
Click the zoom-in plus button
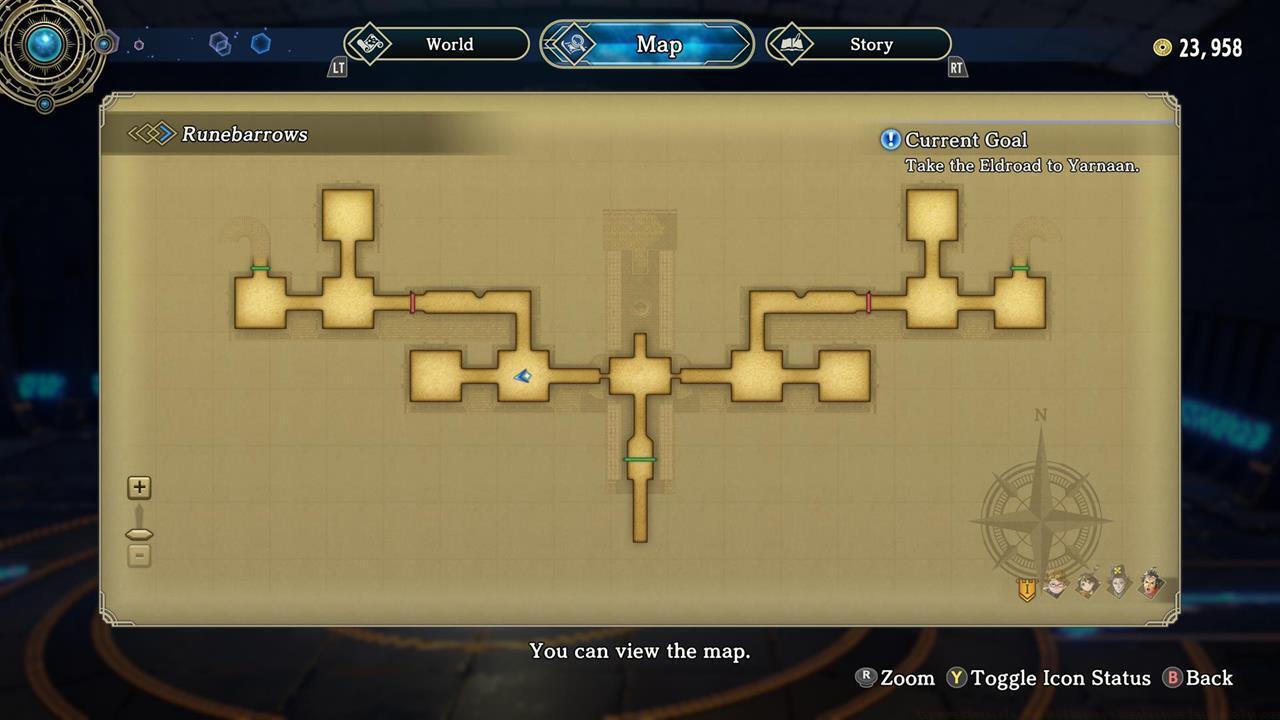click(139, 487)
